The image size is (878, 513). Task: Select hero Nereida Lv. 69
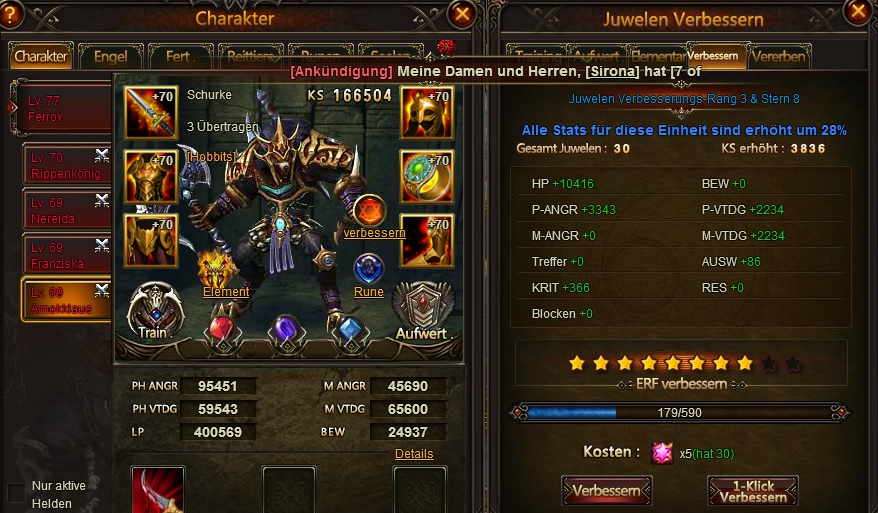pos(66,209)
